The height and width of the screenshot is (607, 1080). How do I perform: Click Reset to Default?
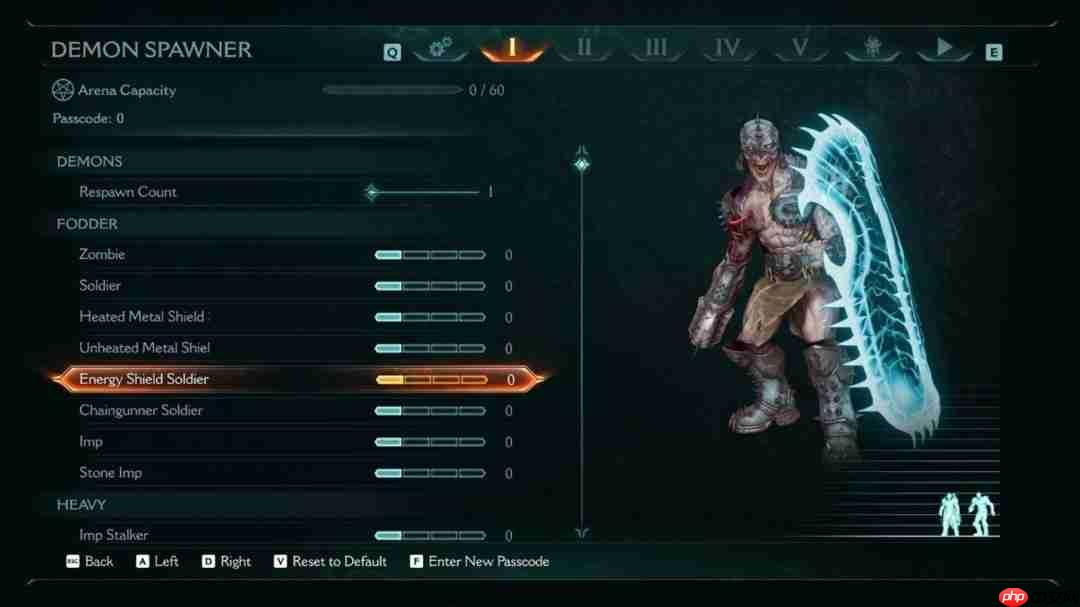[339, 562]
